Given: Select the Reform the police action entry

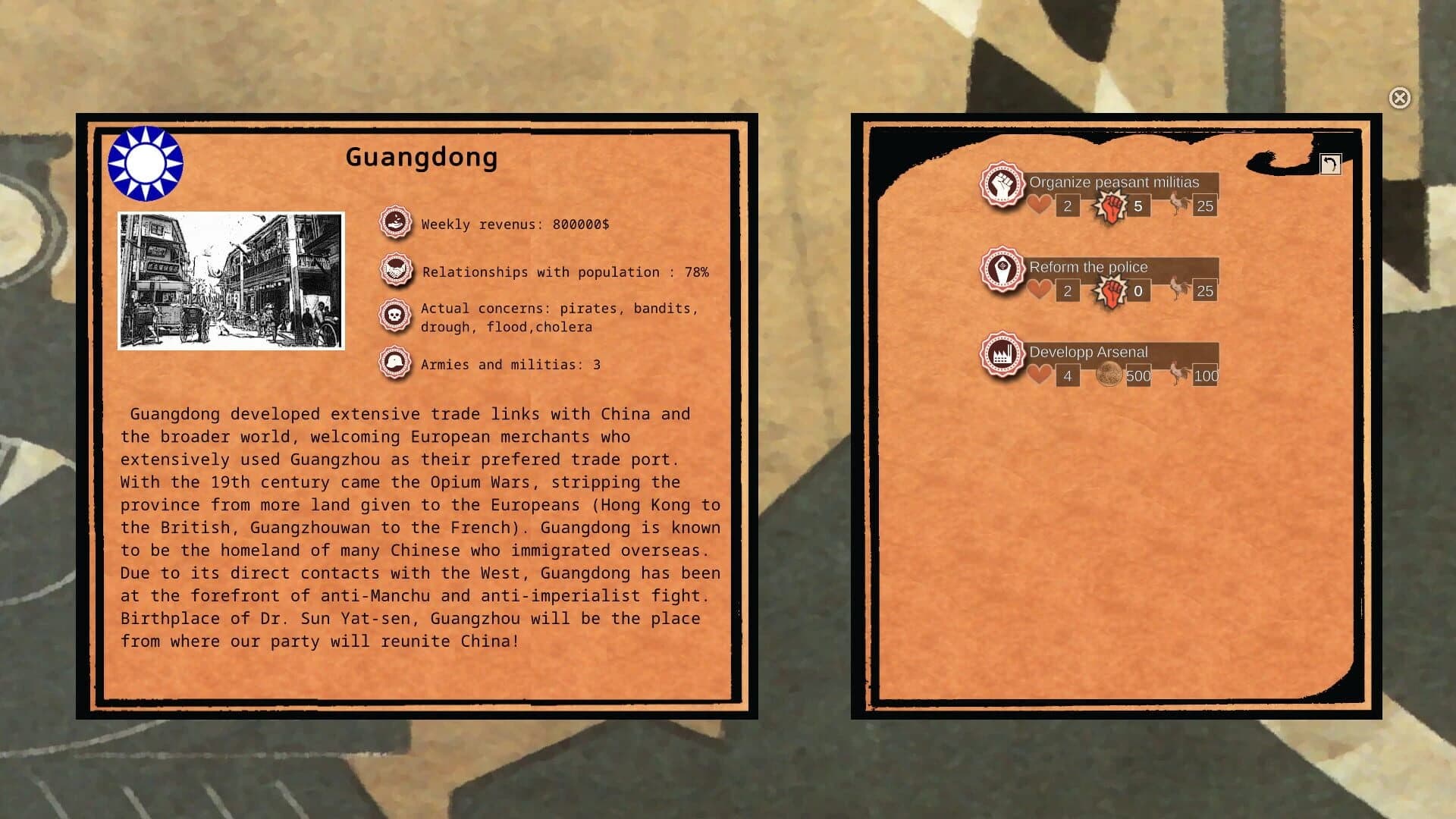Looking at the screenshot, I should point(1088,267).
